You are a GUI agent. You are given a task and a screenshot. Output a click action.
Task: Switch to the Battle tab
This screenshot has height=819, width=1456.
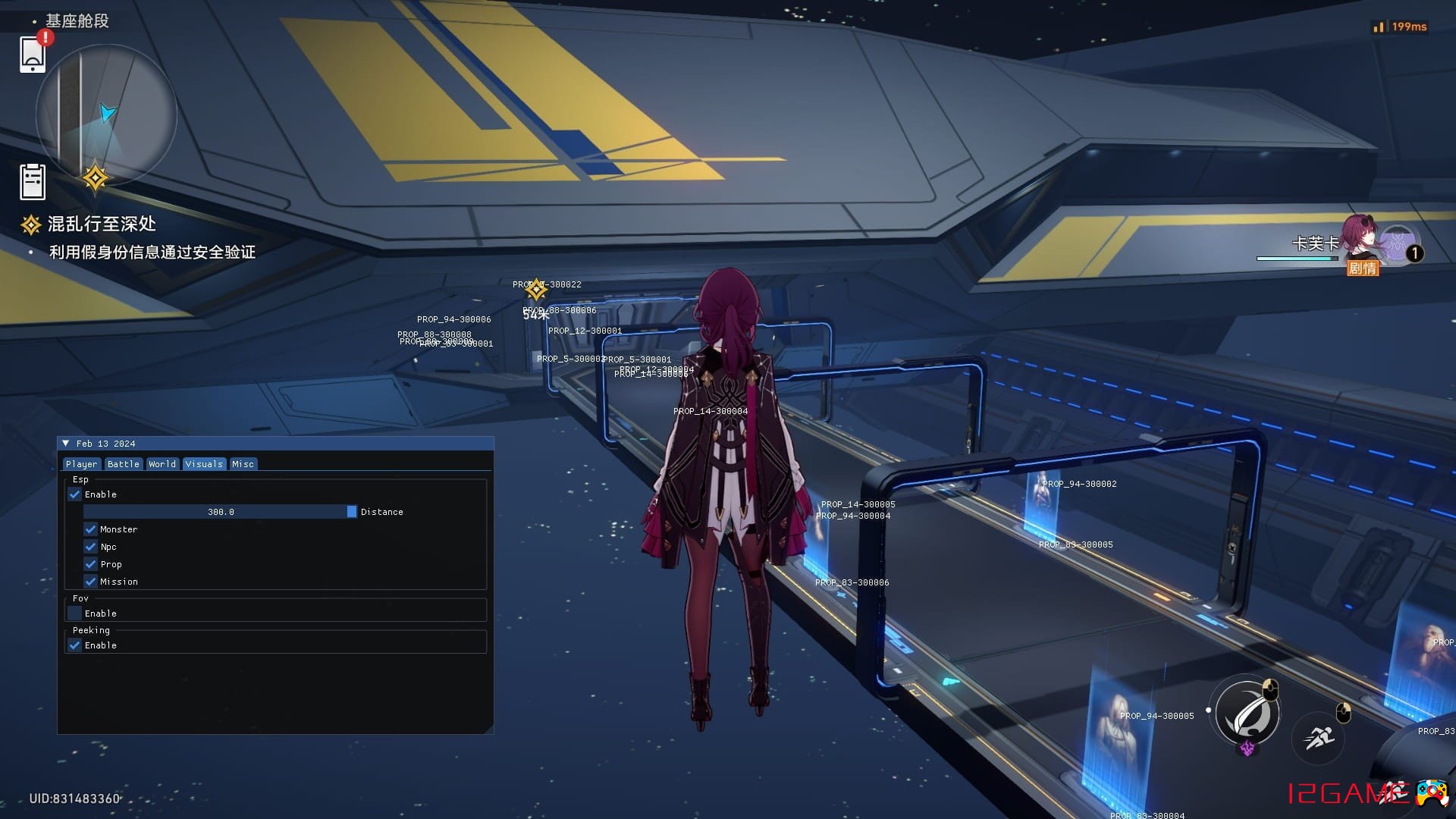123,464
